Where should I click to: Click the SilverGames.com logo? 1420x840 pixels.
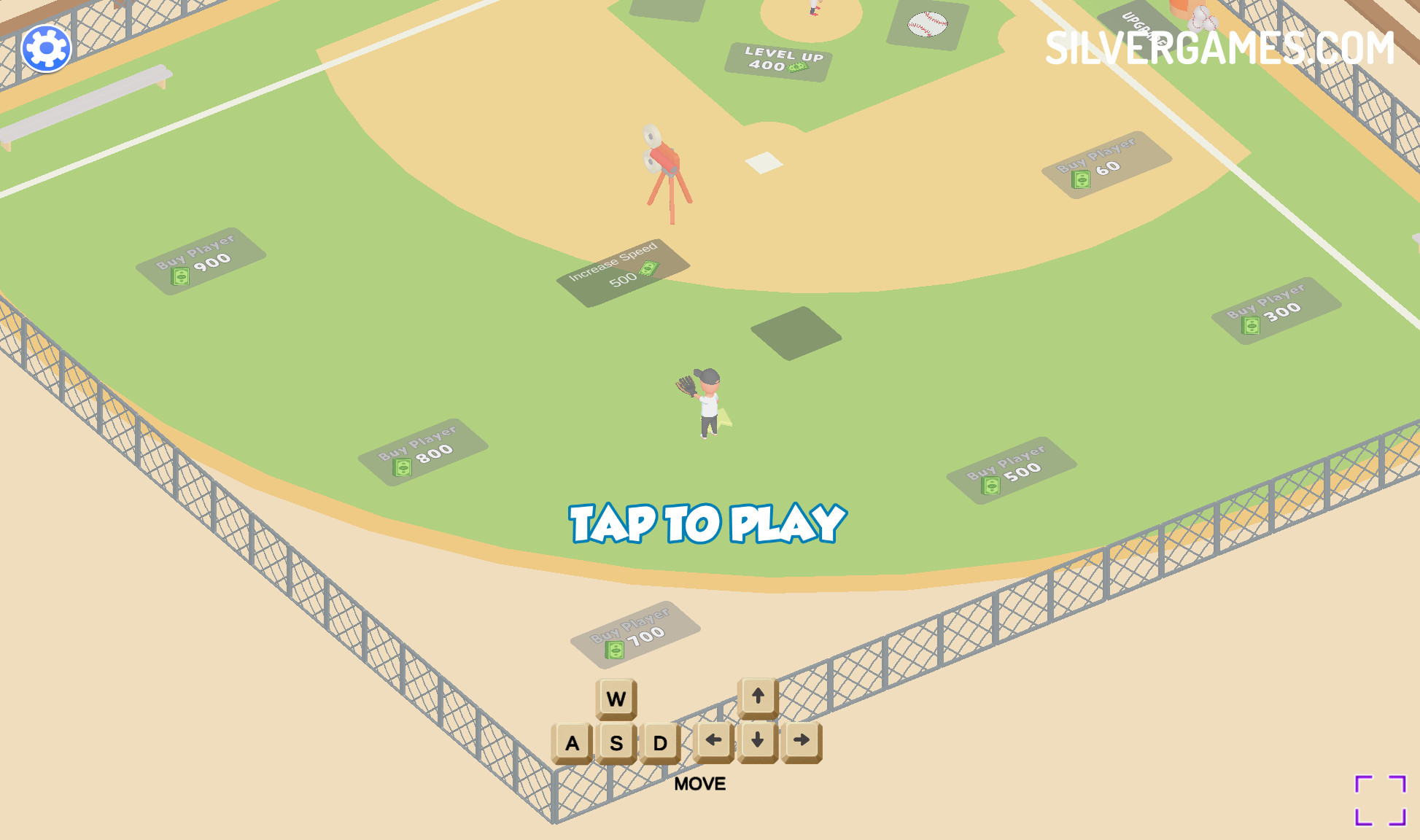tap(1219, 48)
